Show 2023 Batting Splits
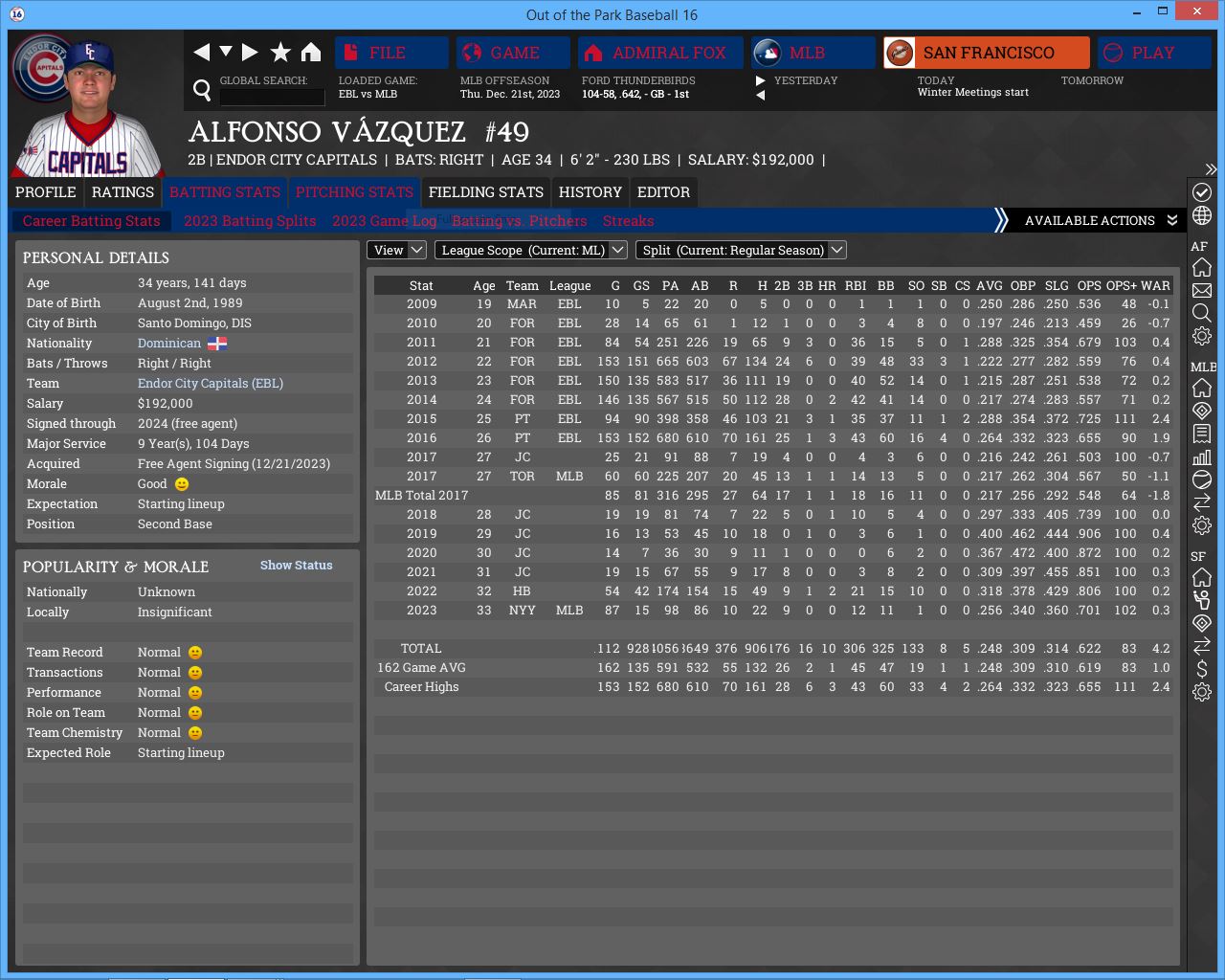The width and height of the screenshot is (1225, 980). point(250,221)
